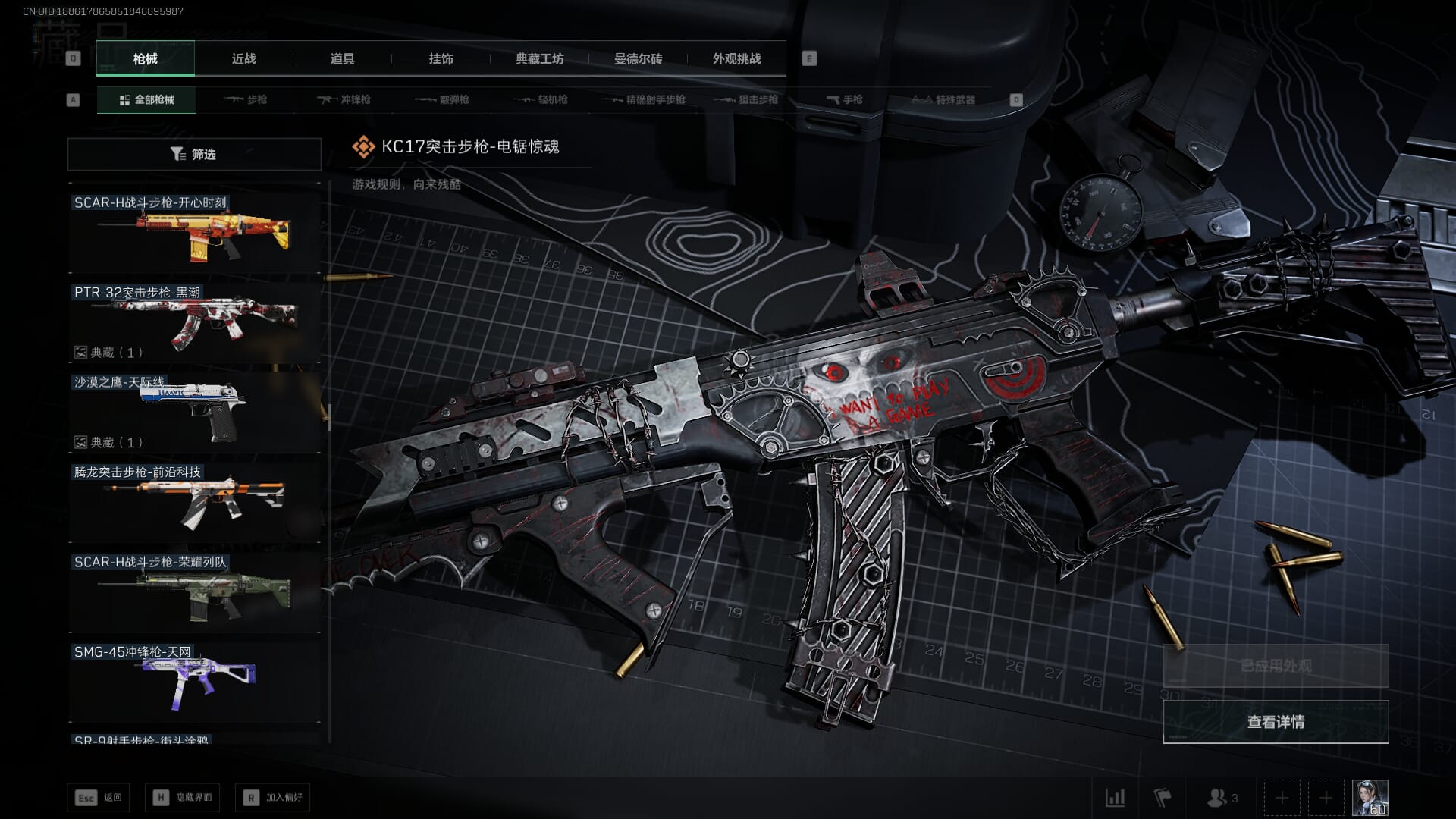
Task: Open the bar chart stats icon
Action: pos(1115,798)
